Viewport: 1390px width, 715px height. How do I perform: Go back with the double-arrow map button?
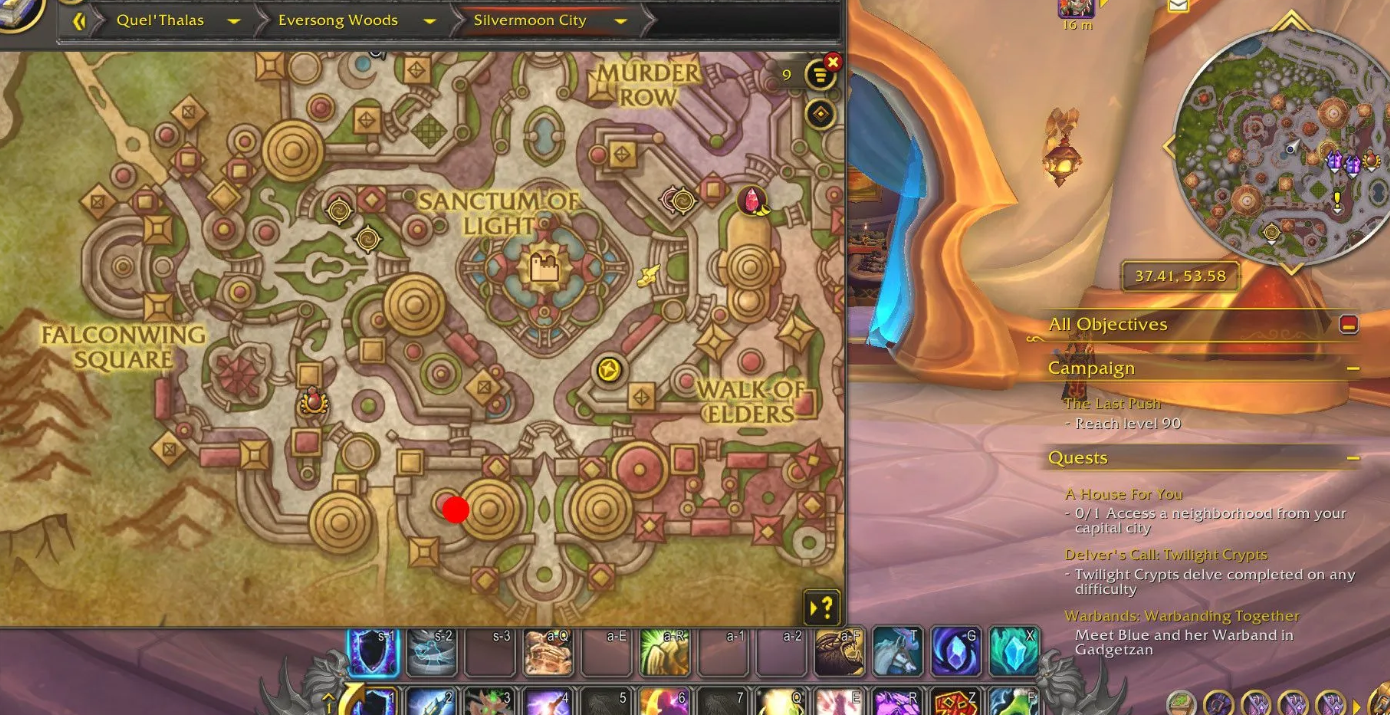79,20
